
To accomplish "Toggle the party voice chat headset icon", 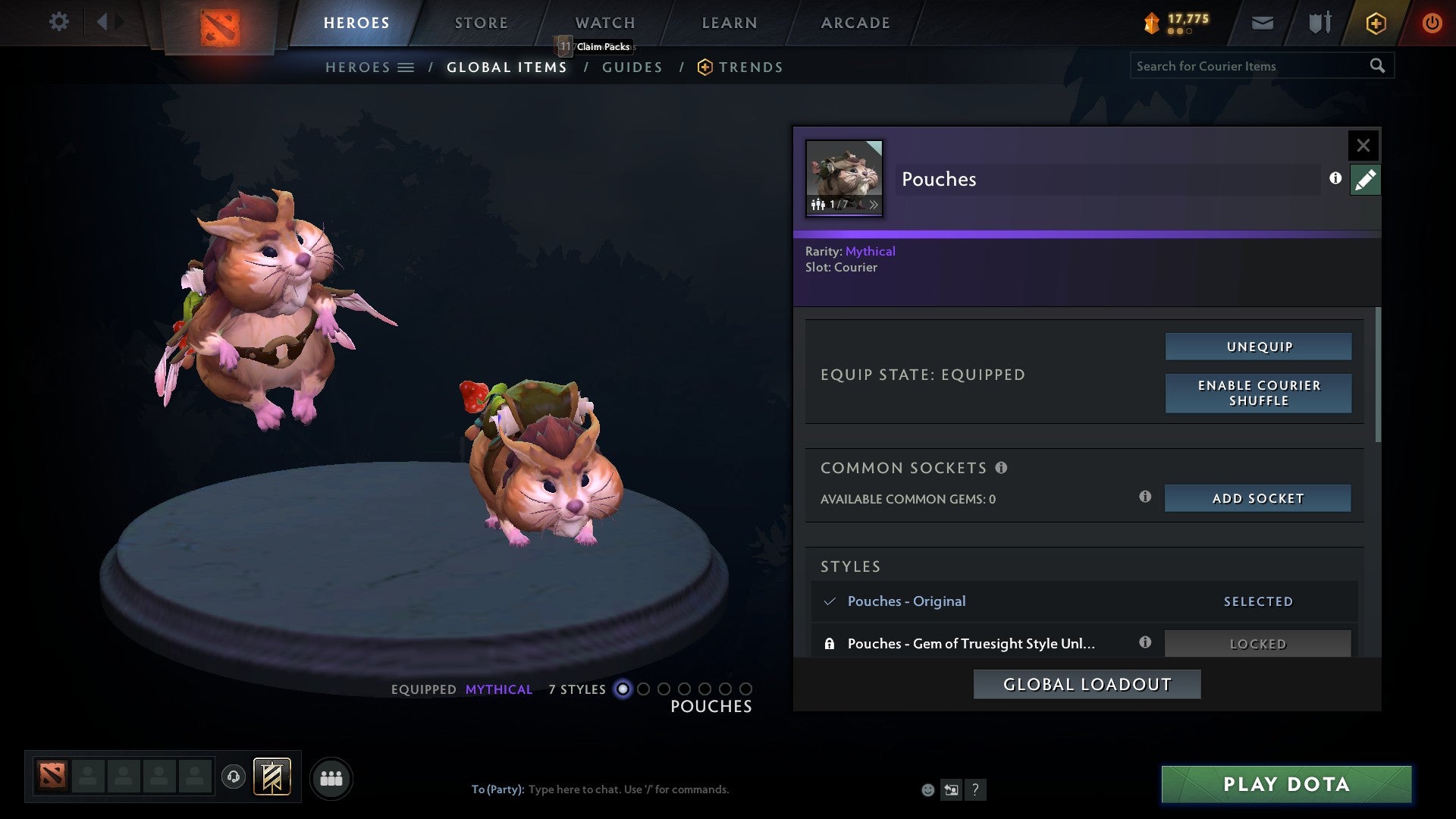I will tap(234, 778).
